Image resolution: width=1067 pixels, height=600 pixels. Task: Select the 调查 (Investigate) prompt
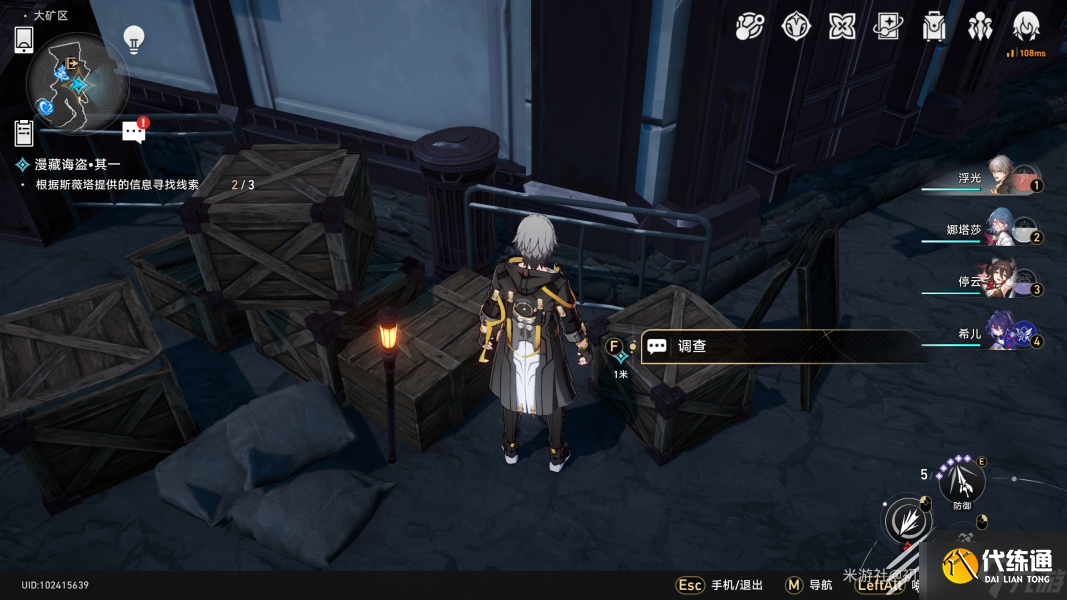point(780,346)
